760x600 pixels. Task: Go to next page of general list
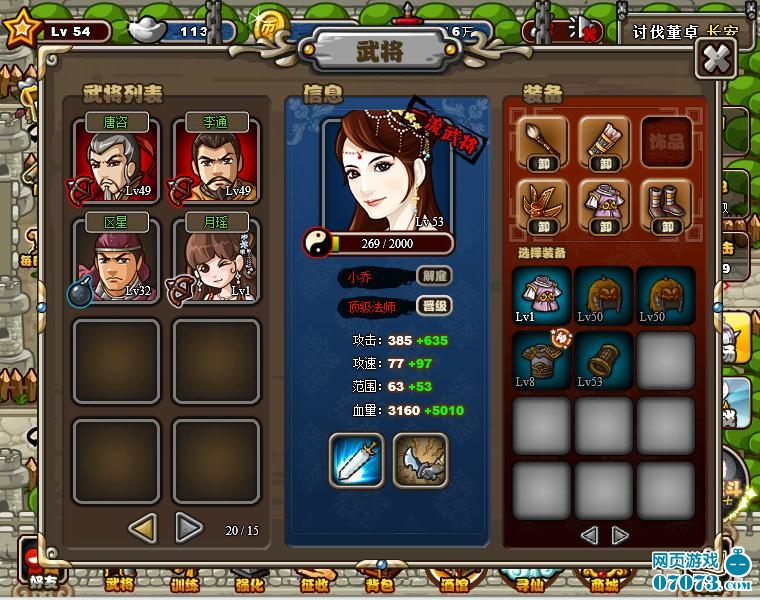(x=188, y=527)
